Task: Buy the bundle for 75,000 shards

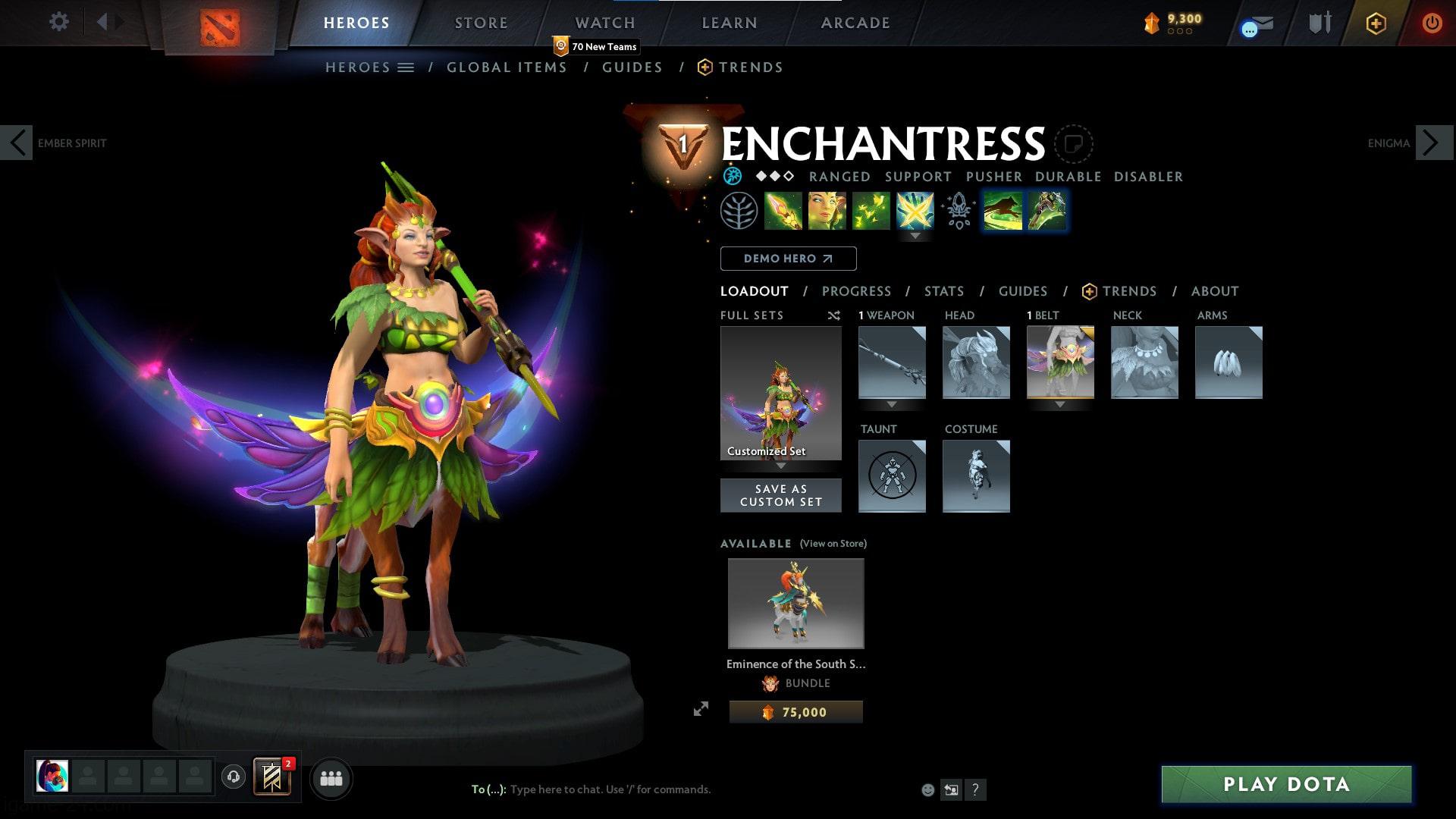Action: tap(795, 712)
